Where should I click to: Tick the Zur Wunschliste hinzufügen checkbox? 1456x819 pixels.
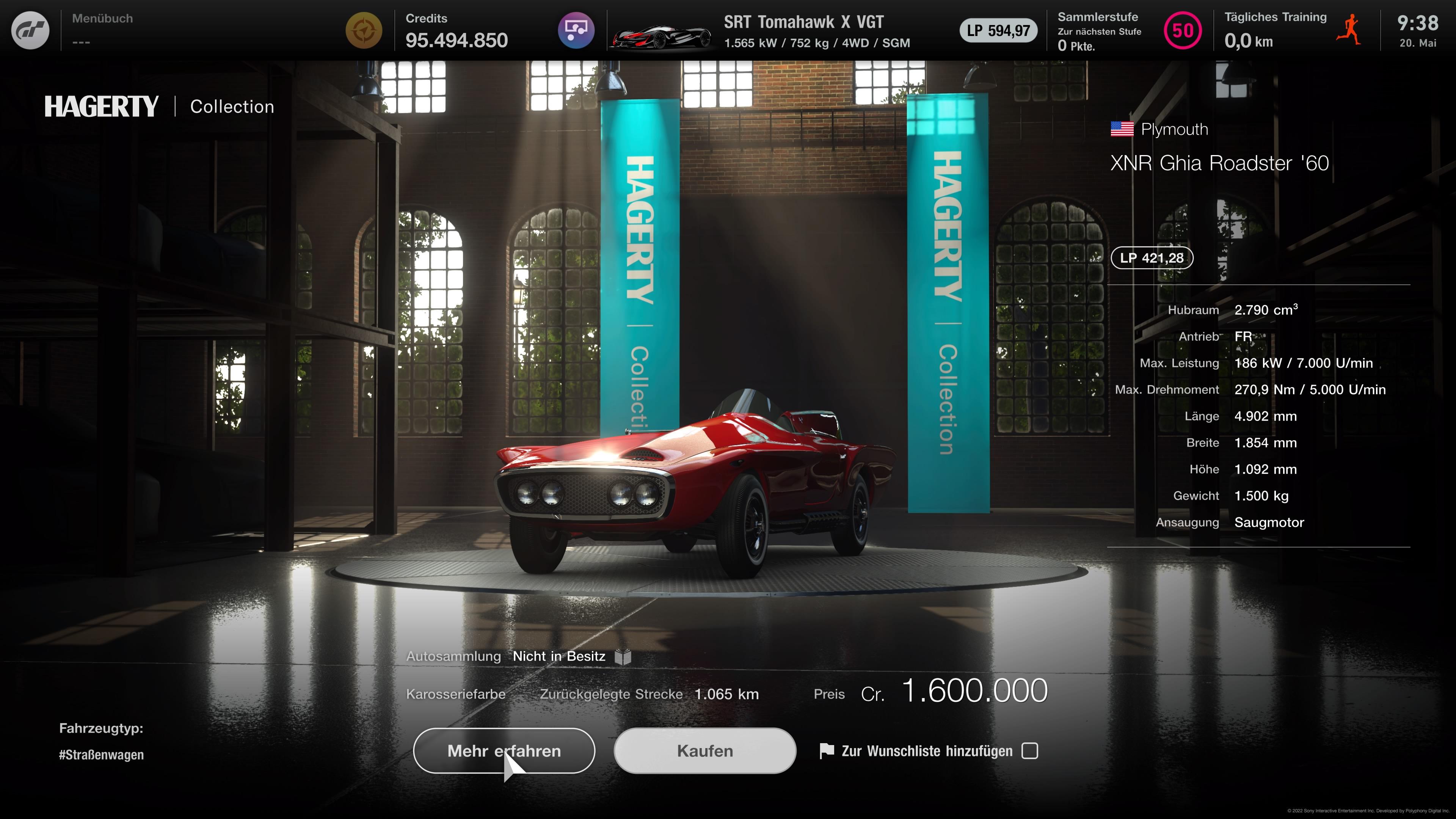coord(1030,751)
